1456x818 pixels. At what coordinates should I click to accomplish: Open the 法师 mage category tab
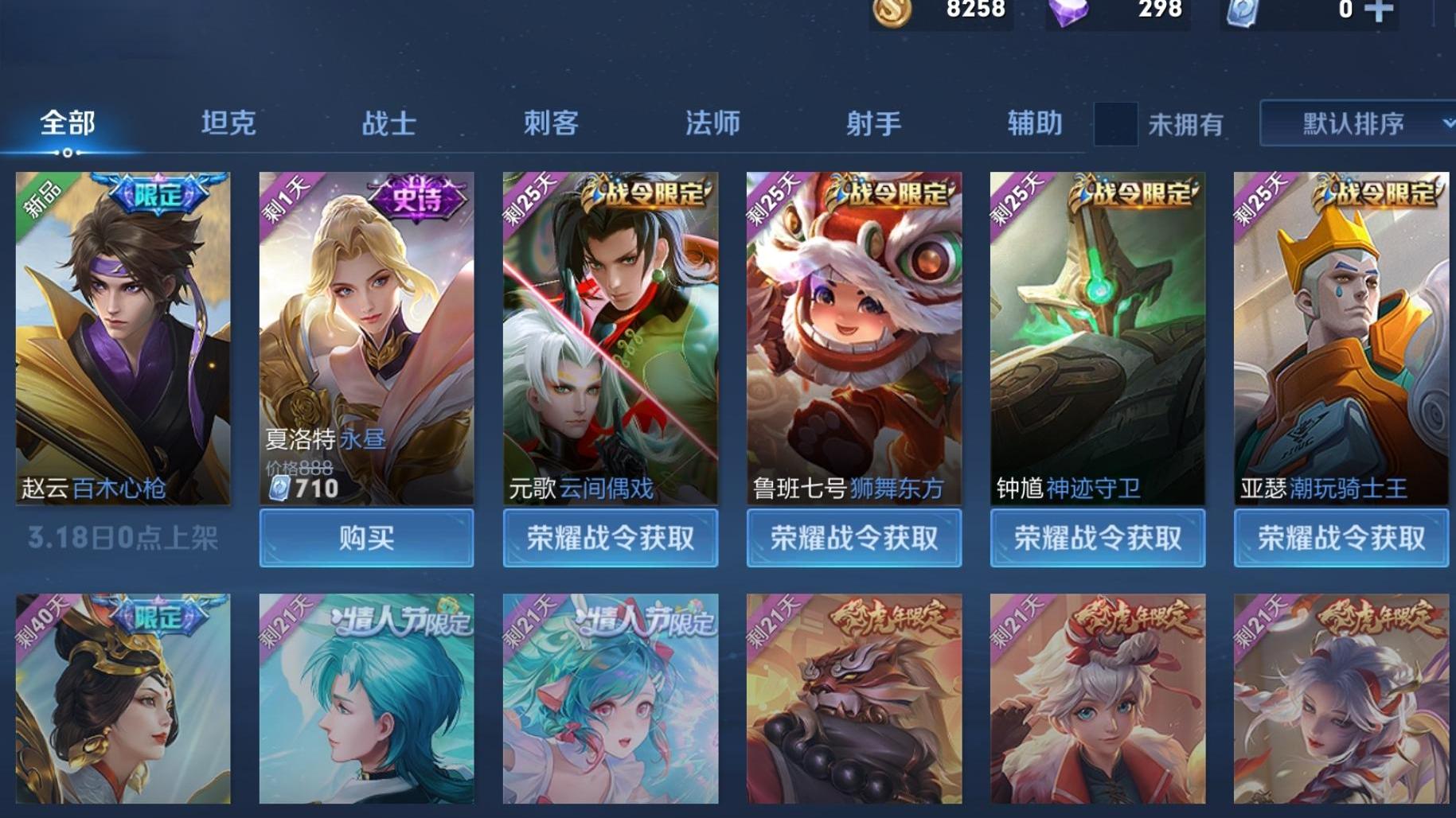(x=712, y=123)
